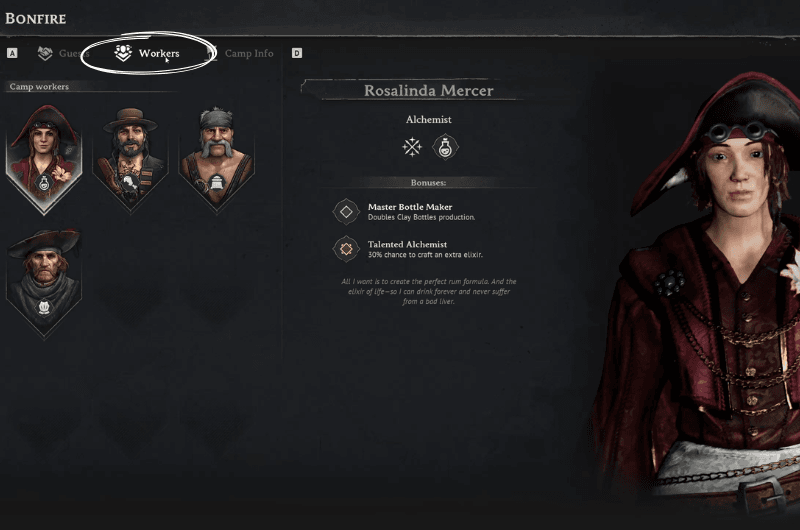Pick the mustached worker wearing a bandana
Viewport: 800px width, 530px height.
(x=215, y=154)
